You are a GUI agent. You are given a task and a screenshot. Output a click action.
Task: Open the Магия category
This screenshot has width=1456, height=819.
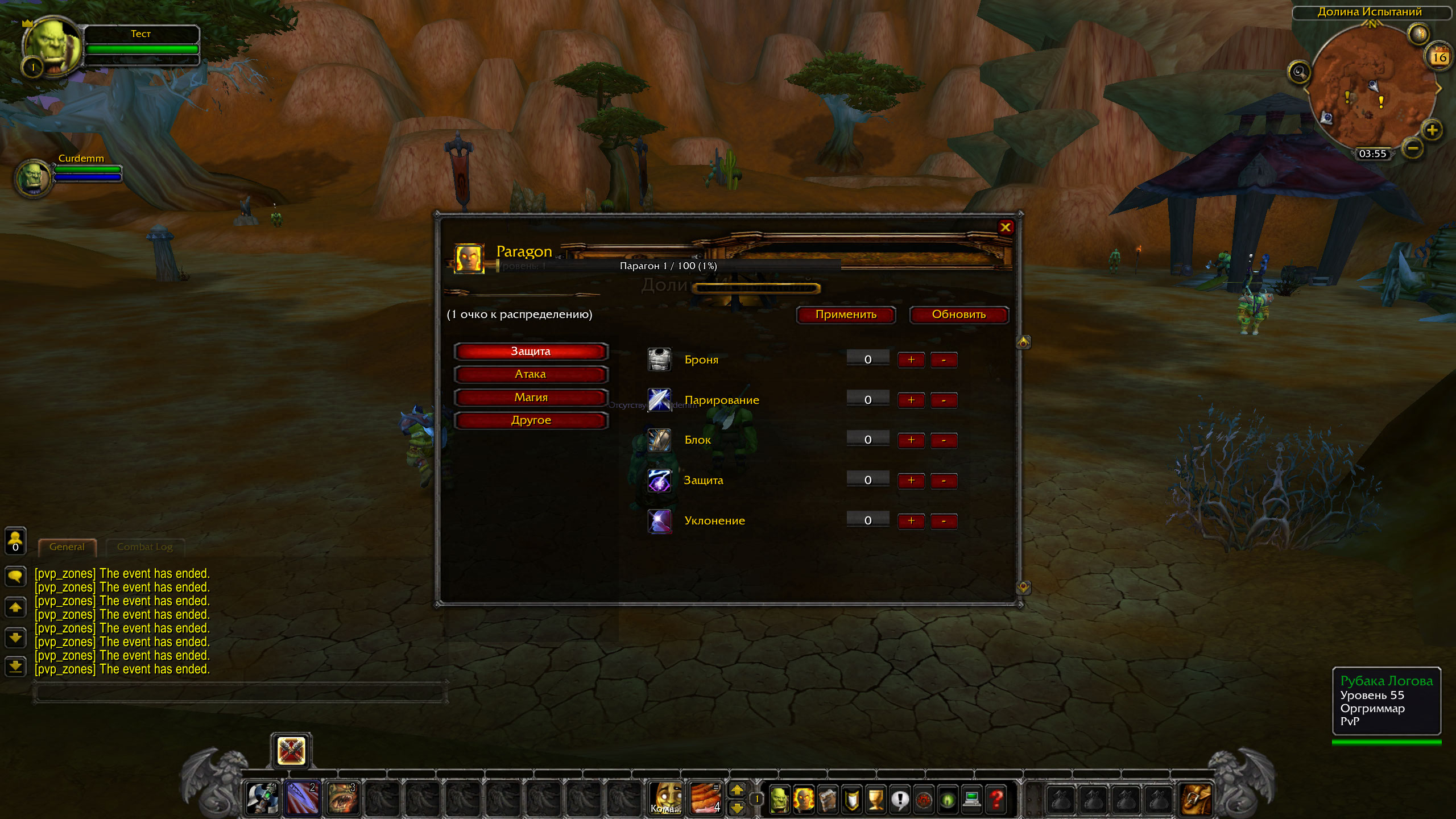[x=531, y=398]
